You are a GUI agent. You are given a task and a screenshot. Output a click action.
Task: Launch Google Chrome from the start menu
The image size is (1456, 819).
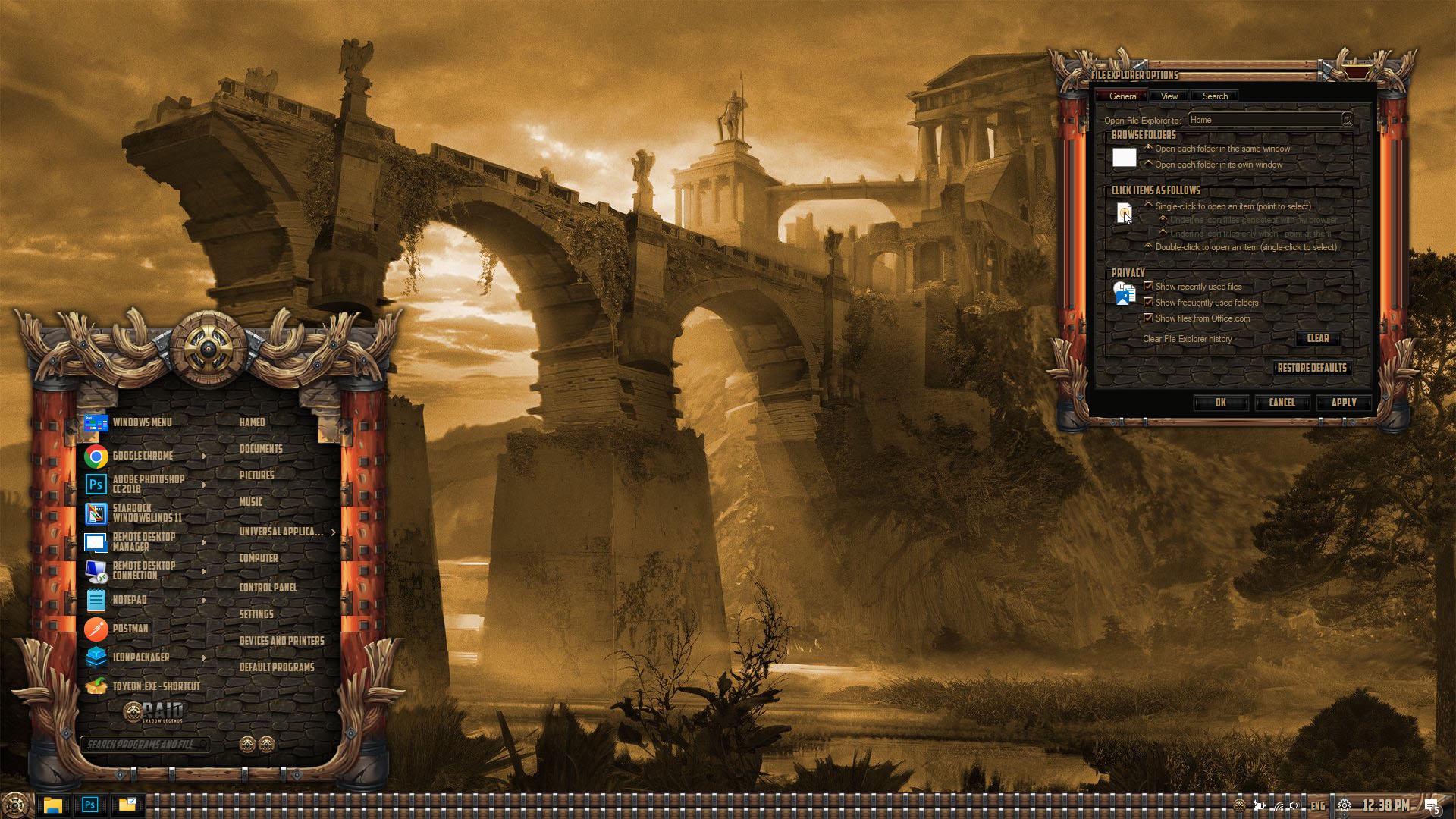point(143,456)
